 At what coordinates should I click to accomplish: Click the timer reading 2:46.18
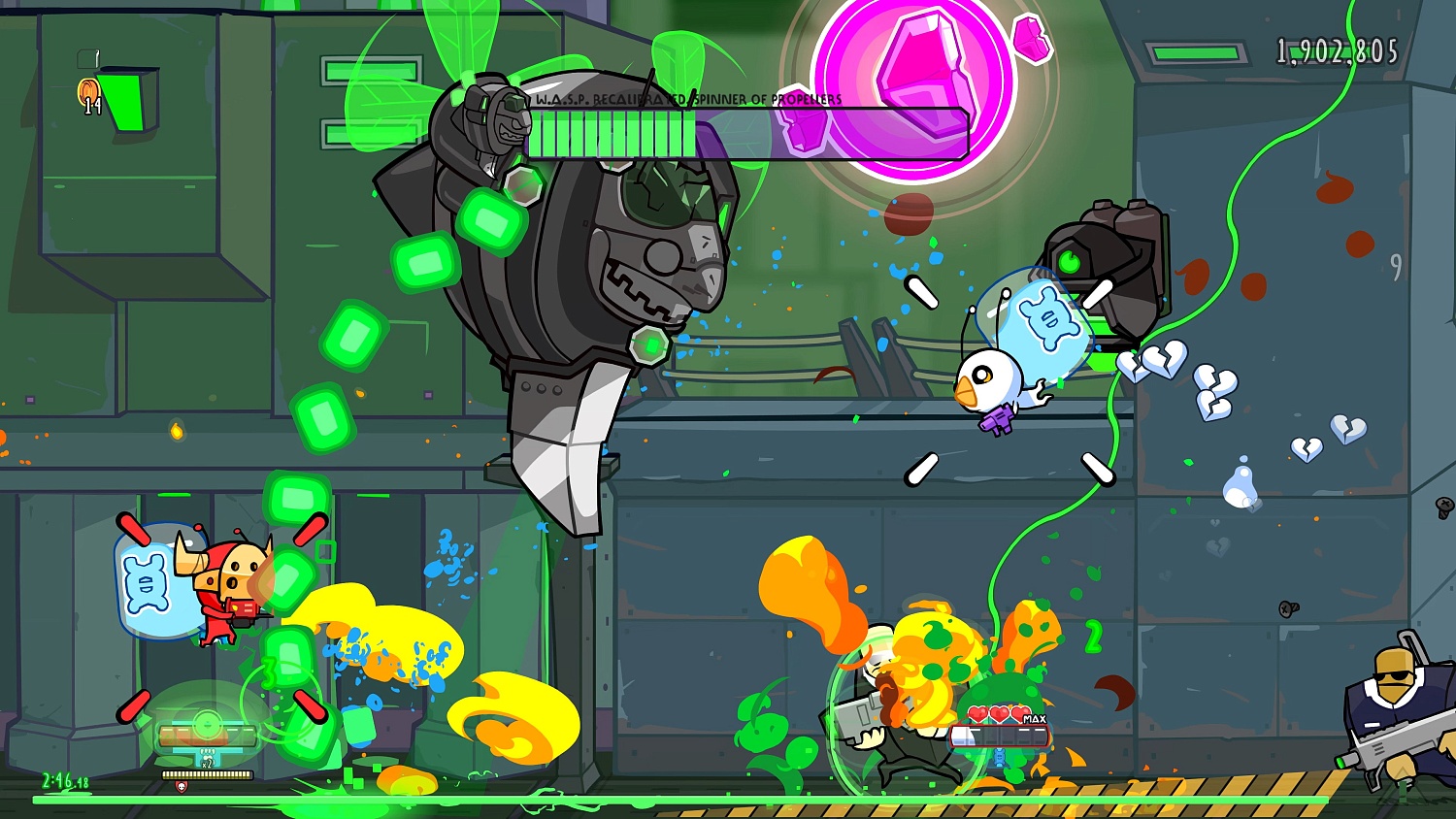(64, 779)
